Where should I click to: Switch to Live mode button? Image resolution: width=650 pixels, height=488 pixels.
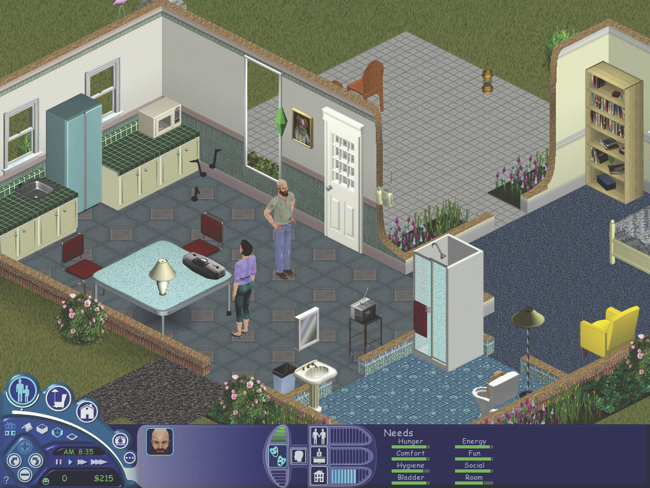(x=22, y=391)
